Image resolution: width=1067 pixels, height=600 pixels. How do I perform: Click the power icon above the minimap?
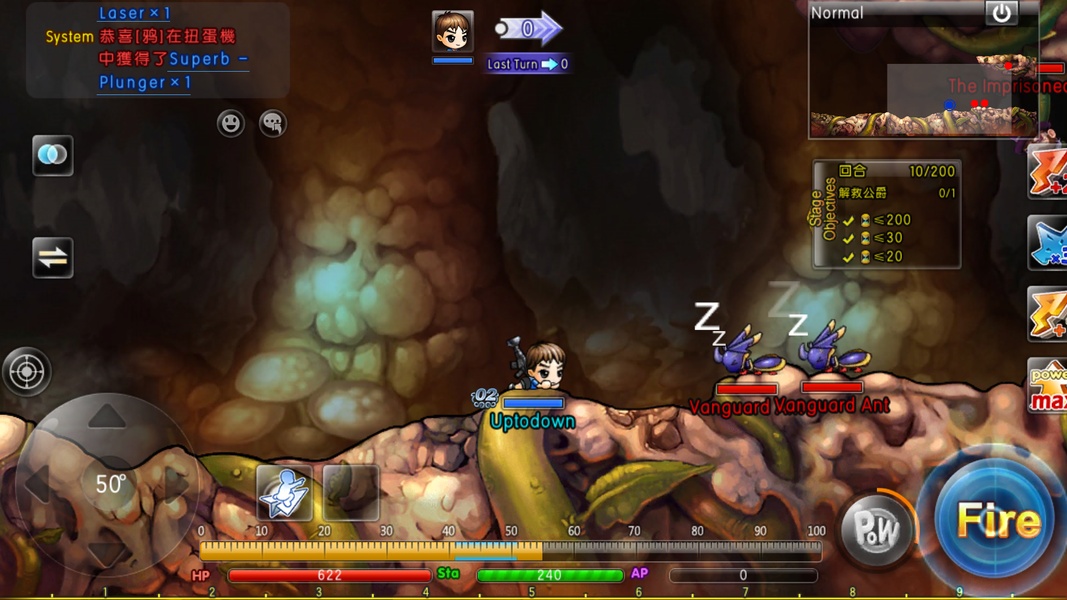[1001, 13]
